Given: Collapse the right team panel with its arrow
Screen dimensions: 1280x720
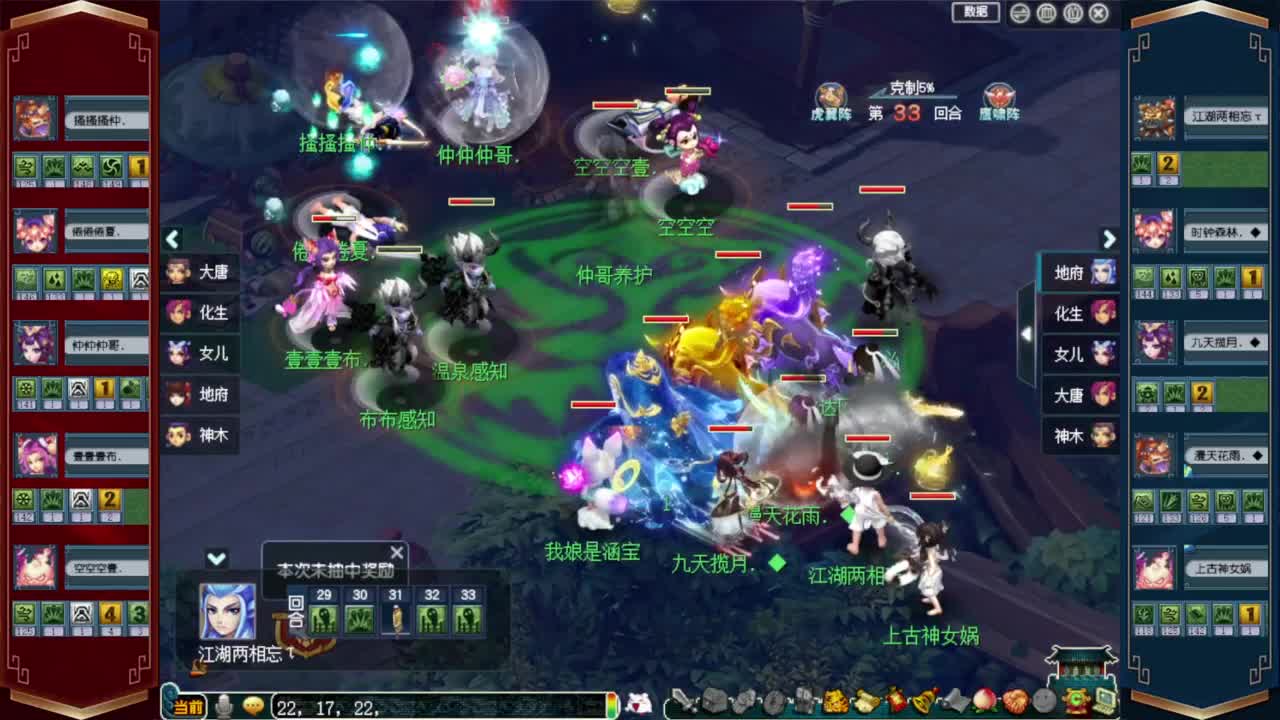Looking at the screenshot, I should (x=1109, y=240).
